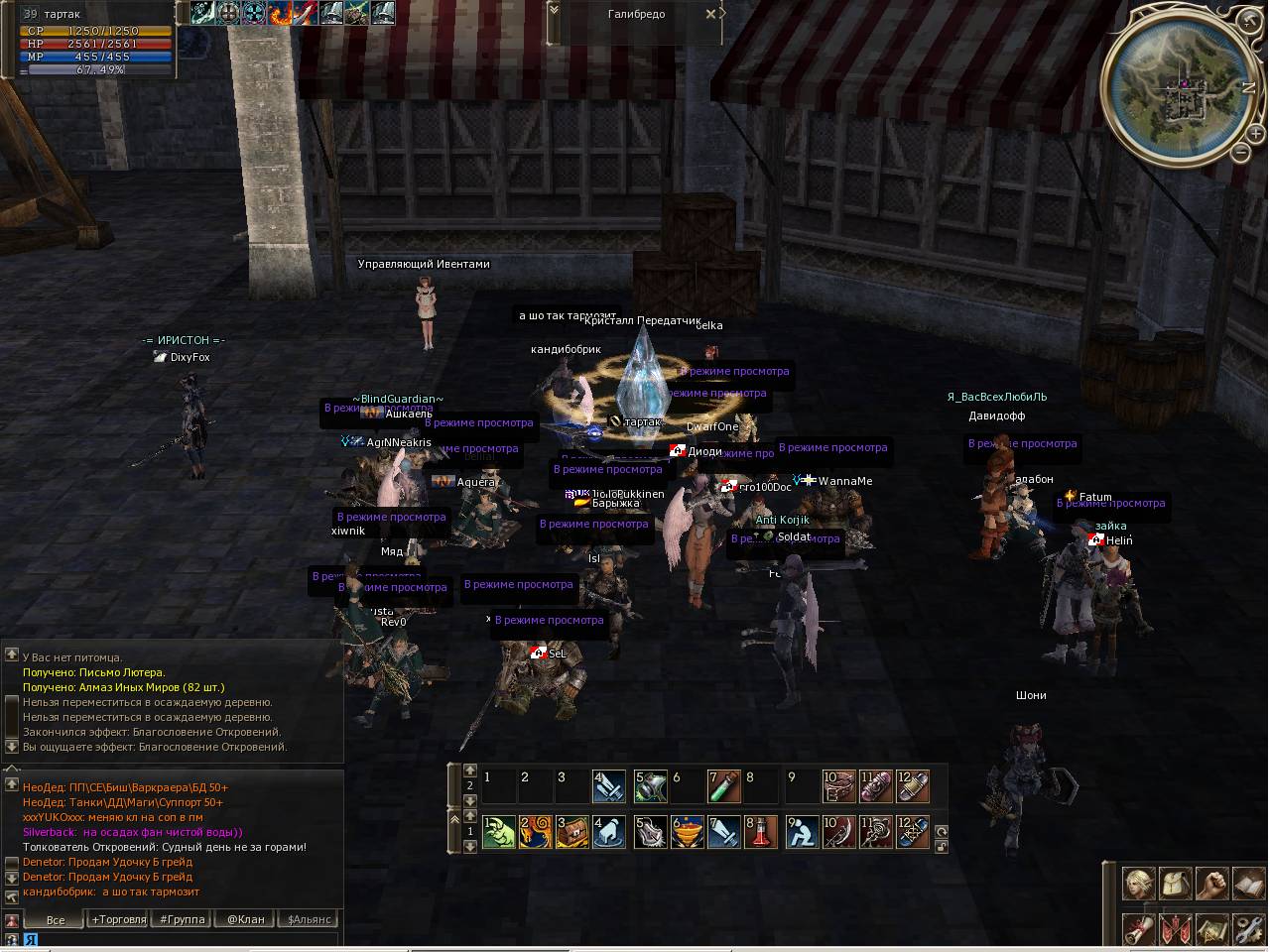Open the character status elf portrait icon
This screenshot has width=1270, height=952.
point(1139,883)
